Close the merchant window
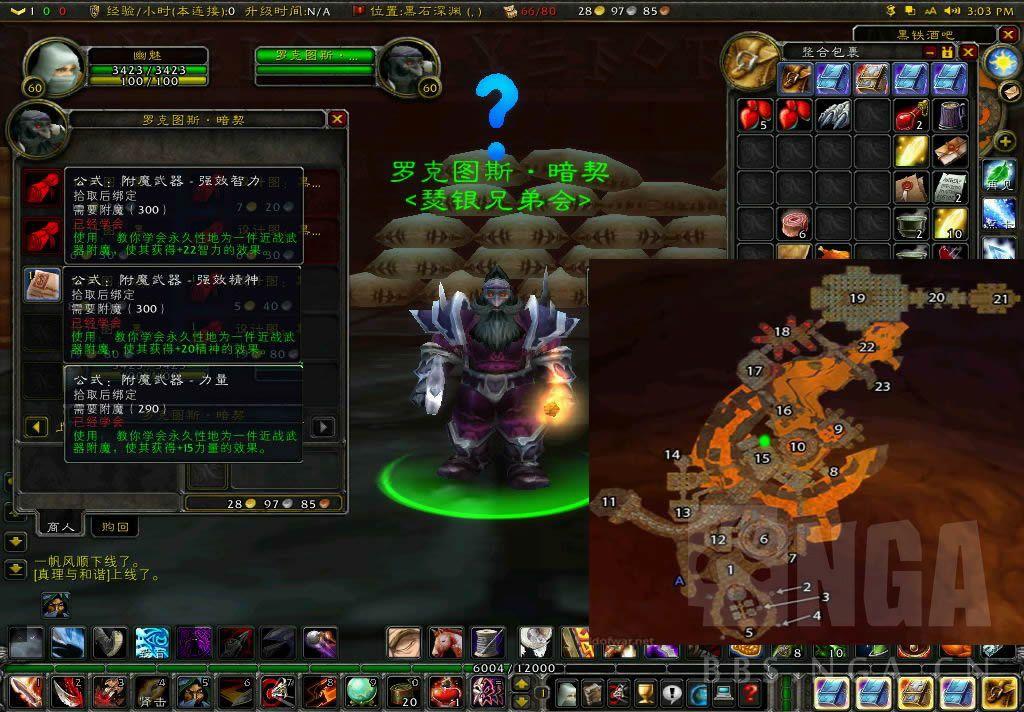1024x712 pixels. [x=338, y=119]
